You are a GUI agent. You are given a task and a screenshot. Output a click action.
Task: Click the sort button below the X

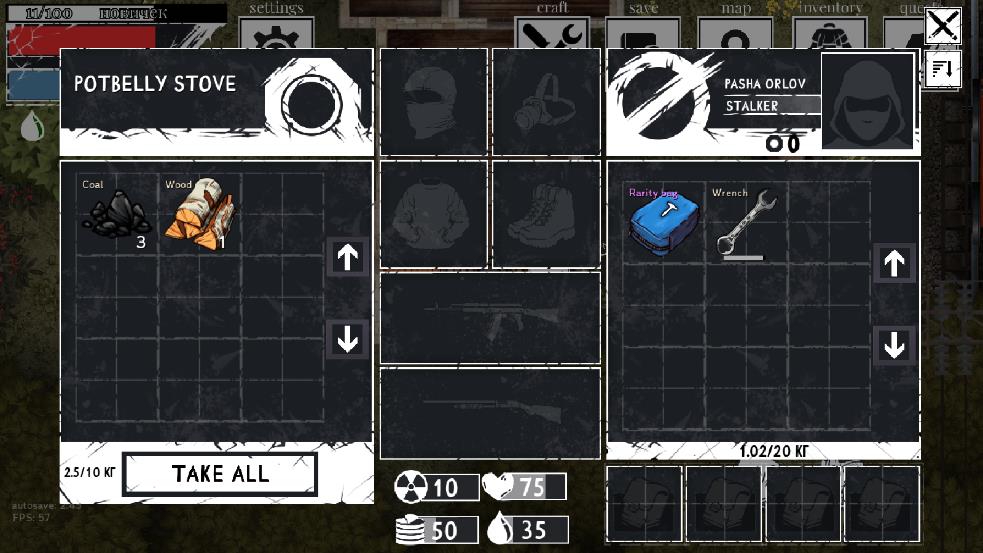pos(942,69)
